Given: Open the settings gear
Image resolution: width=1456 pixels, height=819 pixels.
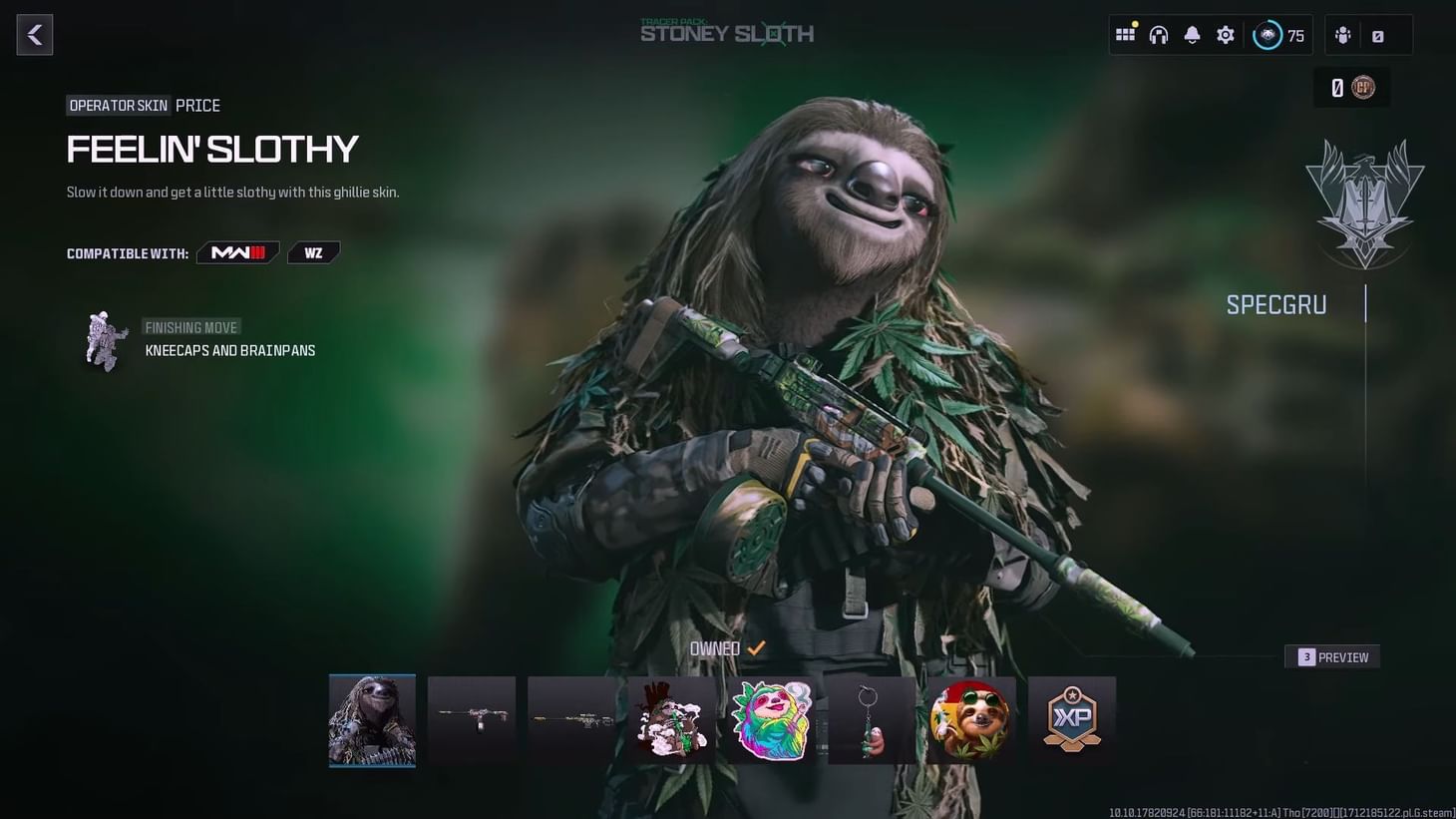Looking at the screenshot, I should [x=1225, y=33].
